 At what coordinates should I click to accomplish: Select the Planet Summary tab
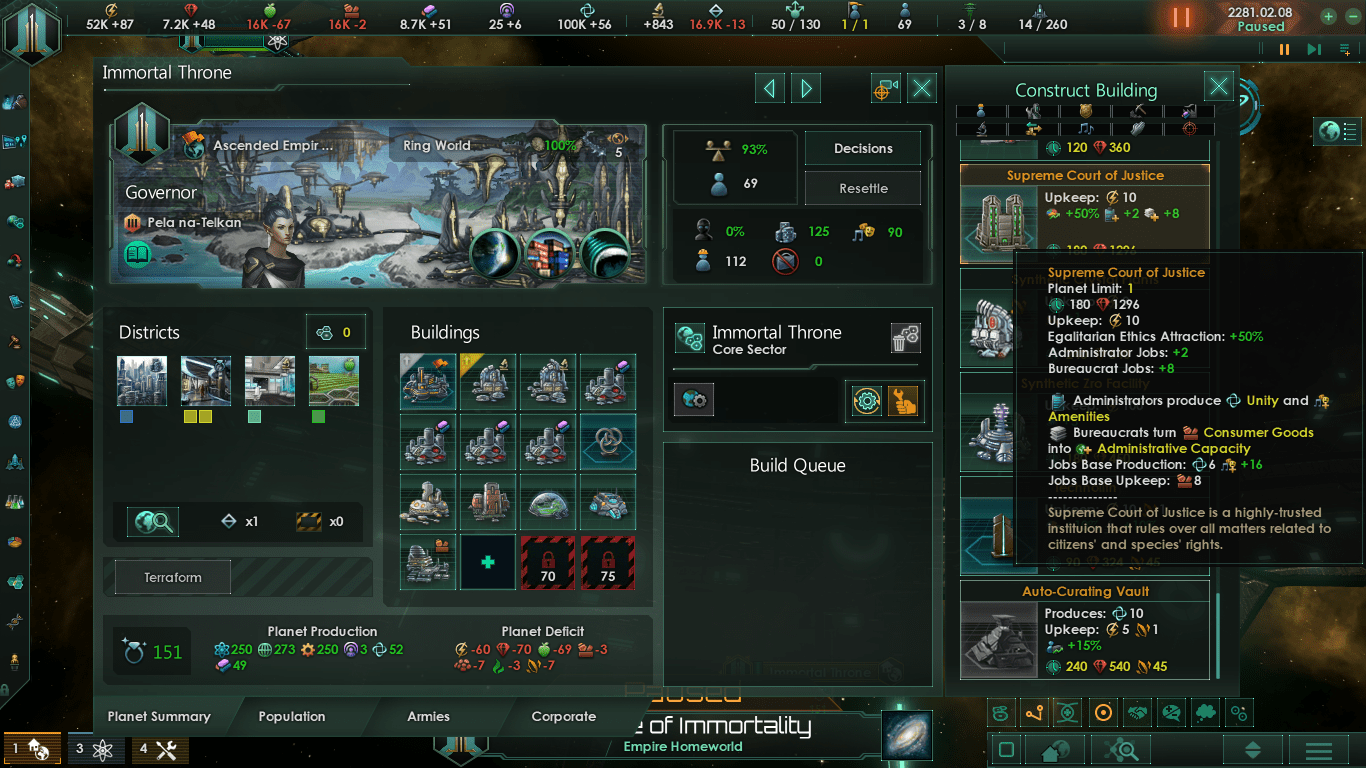point(159,716)
